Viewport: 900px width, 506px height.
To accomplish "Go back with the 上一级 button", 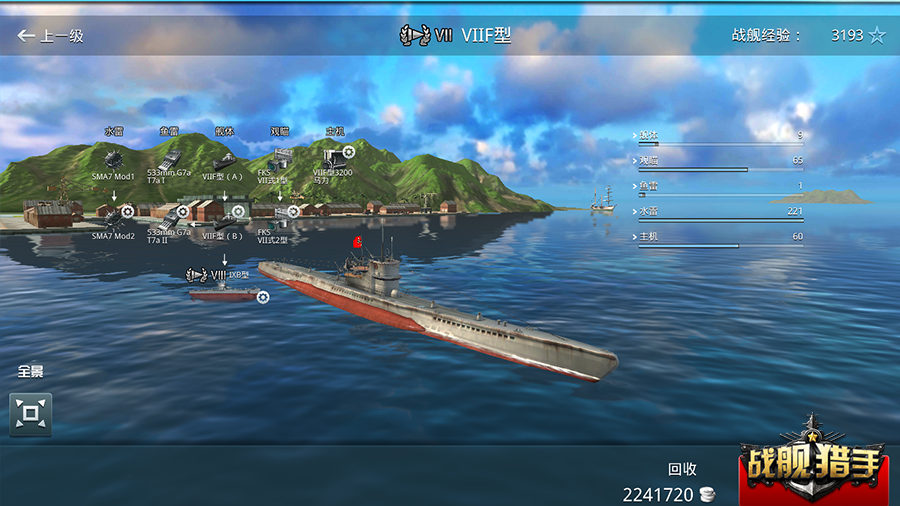I will (50, 36).
